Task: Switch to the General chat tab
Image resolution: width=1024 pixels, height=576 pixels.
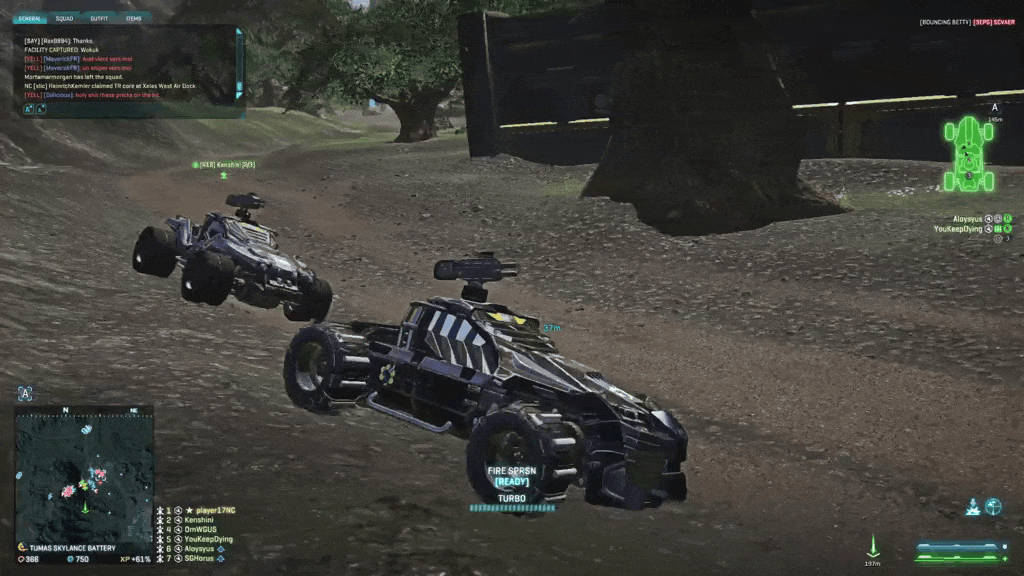Action: pyautogui.click(x=29, y=18)
